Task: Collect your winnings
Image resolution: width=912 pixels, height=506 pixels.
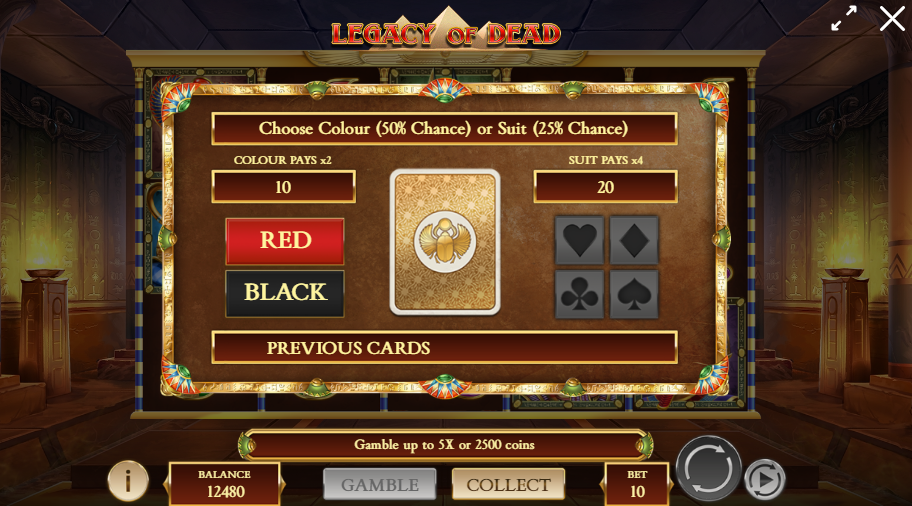Action: [508, 484]
